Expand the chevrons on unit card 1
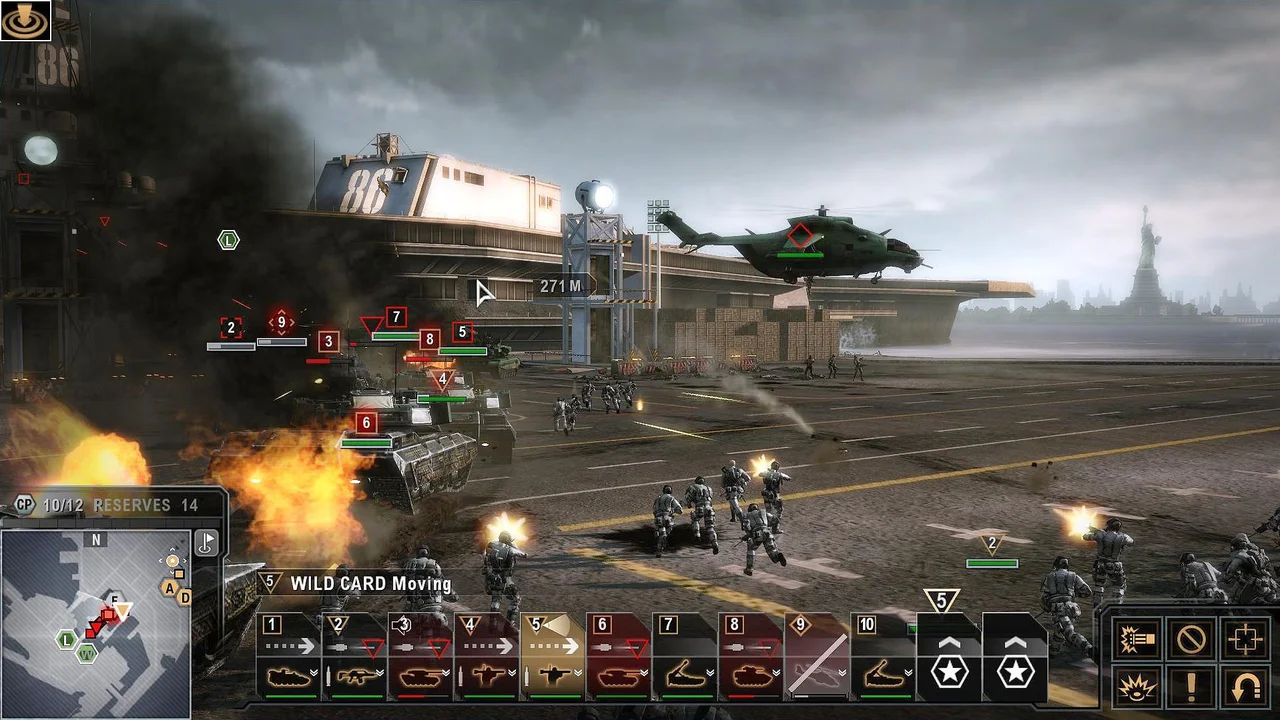This screenshot has height=720, width=1280. 312,673
